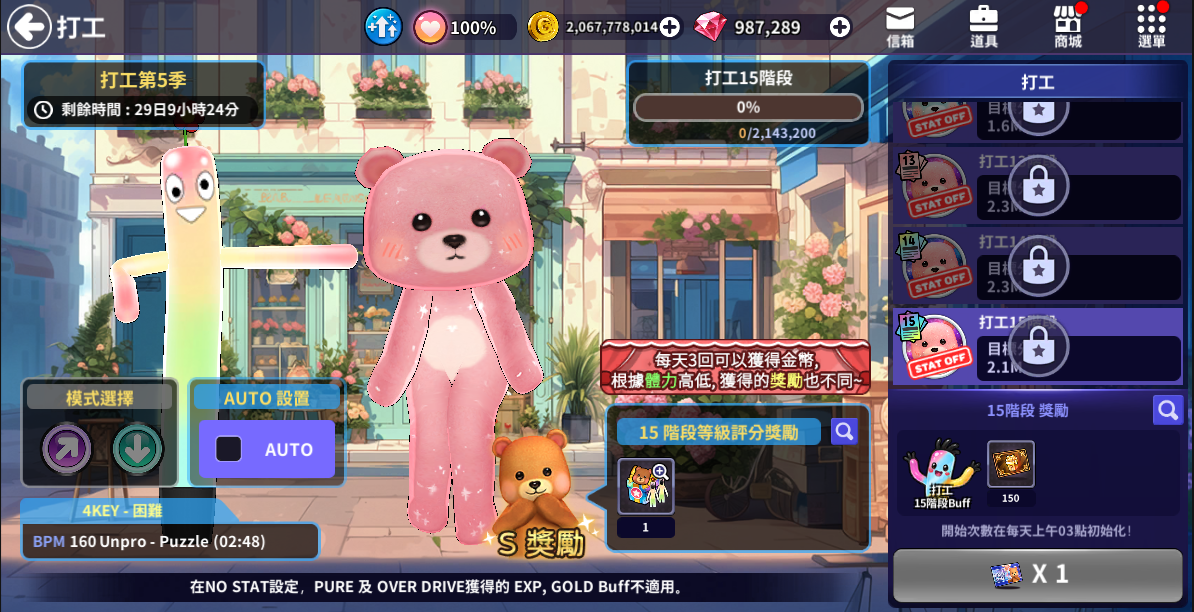Open the 選單 main menu
Screen dimensions: 1194x612
[x=1152, y=27]
